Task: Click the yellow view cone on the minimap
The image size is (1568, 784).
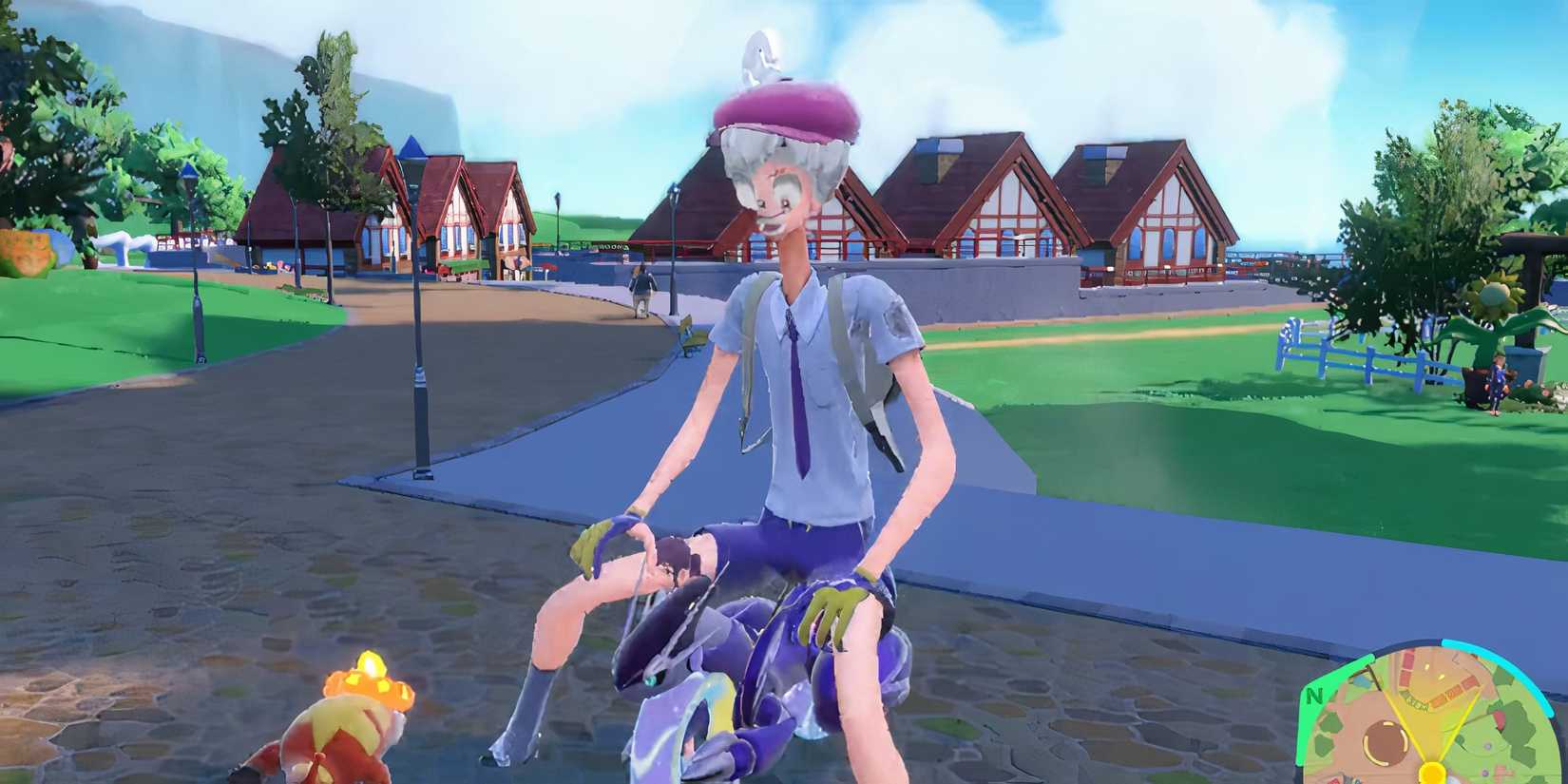Action: 1432,717
